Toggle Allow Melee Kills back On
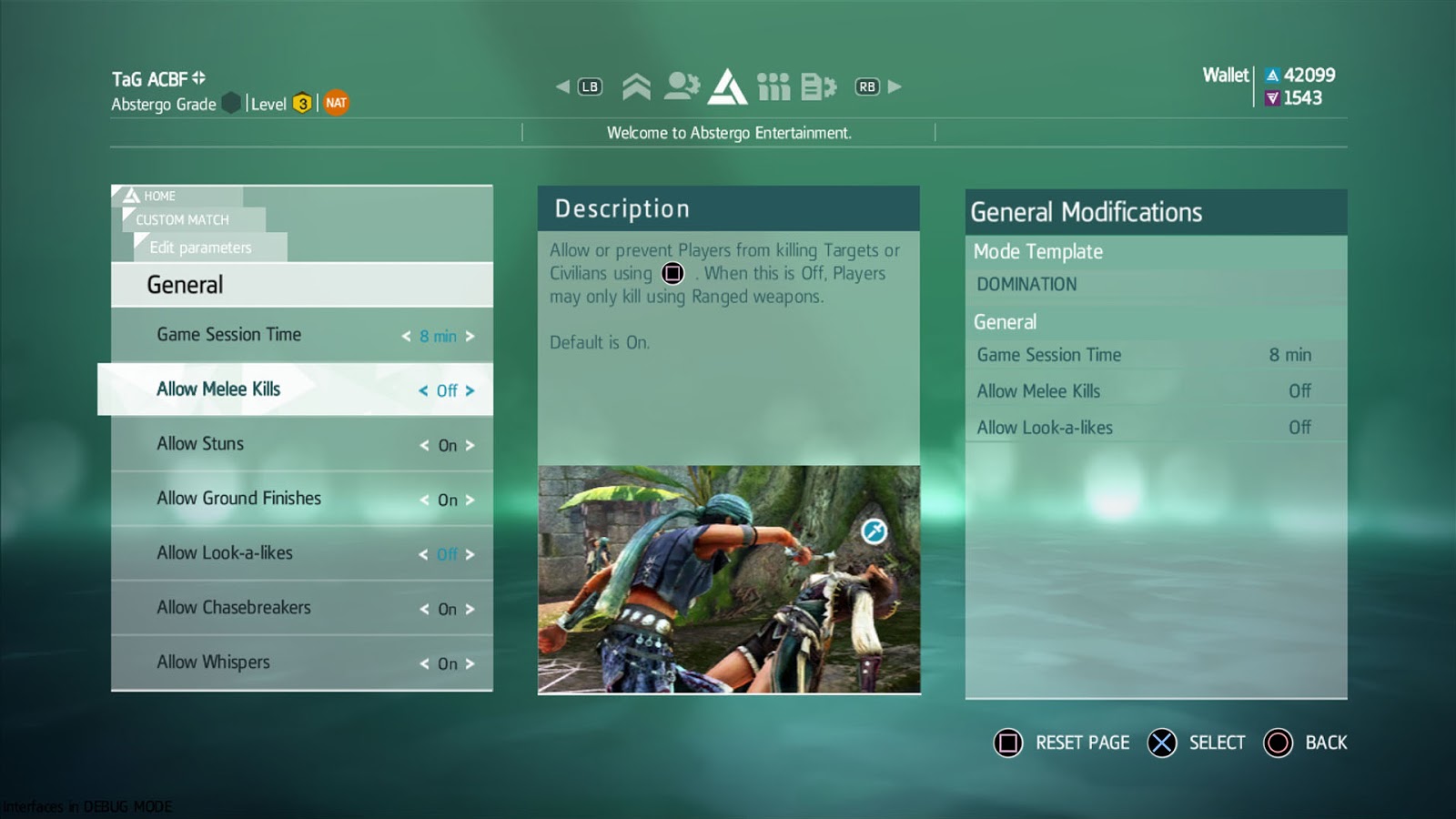The width and height of the screenshot is (1456, 819). pos(471,391)
